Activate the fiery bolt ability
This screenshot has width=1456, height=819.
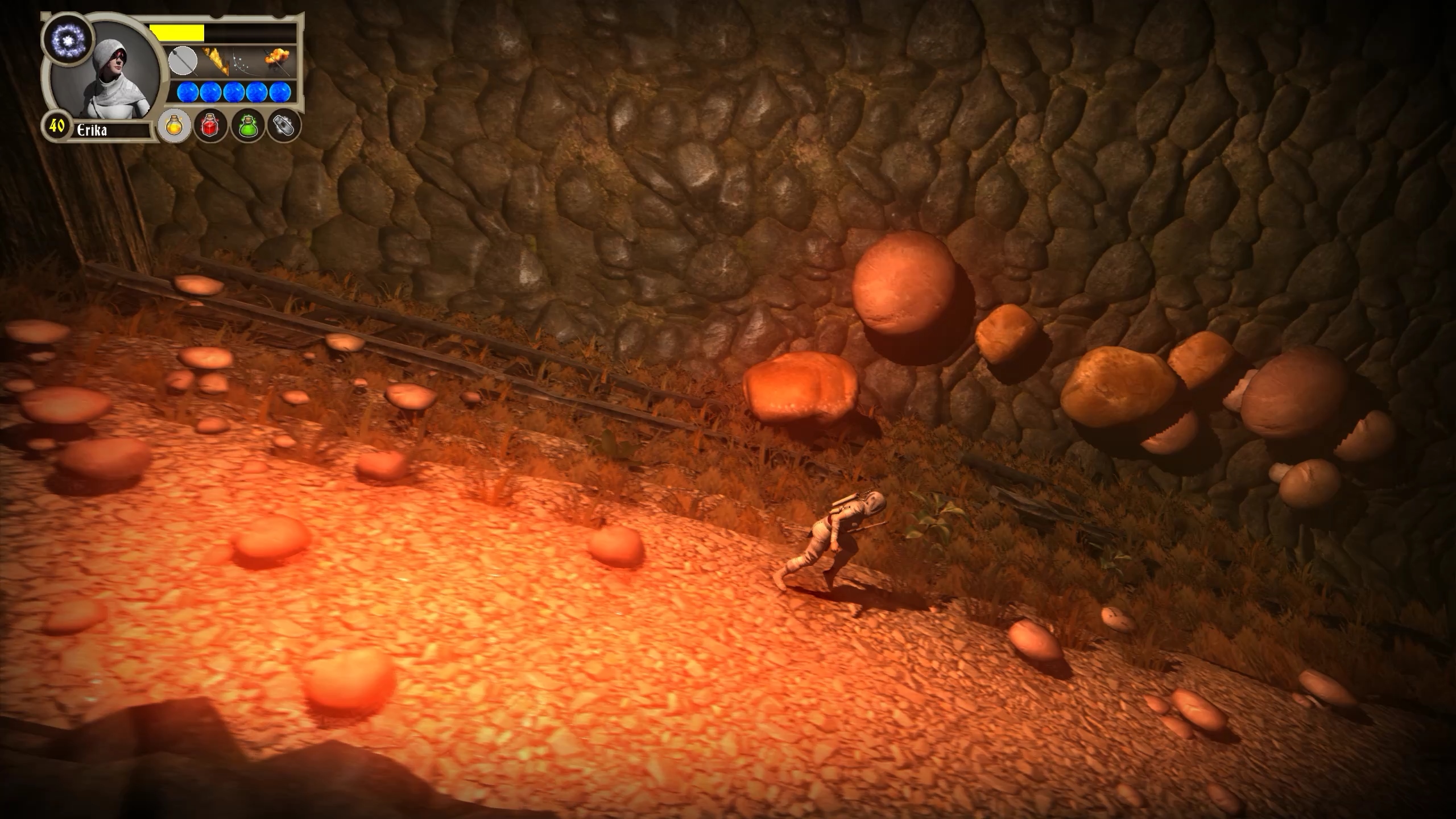click(216, 61)
